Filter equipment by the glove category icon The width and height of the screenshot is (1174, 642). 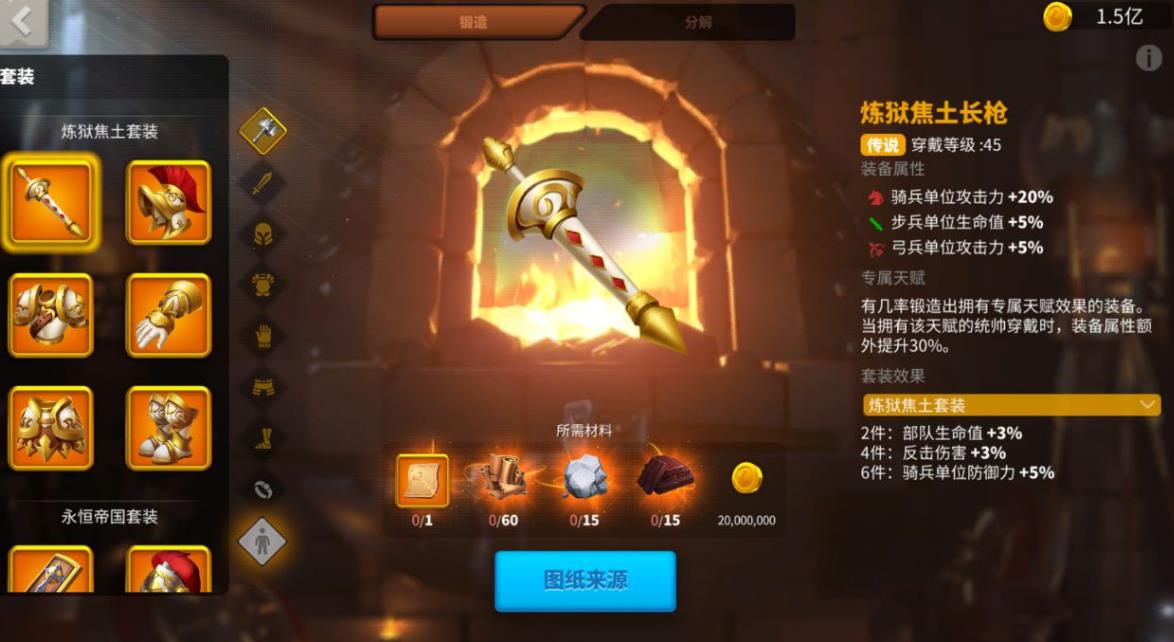click(263, 336)
